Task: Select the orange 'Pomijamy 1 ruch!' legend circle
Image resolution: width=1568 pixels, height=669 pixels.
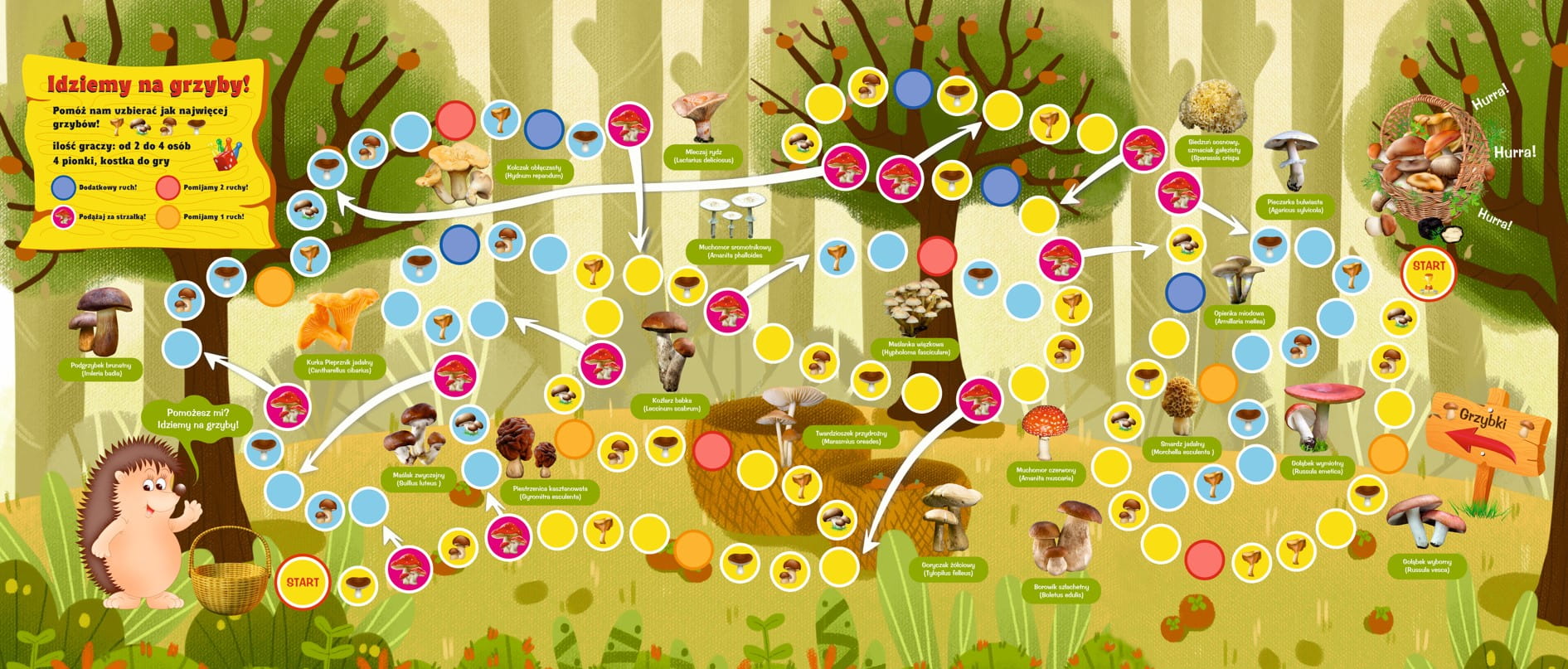Action: click(168, 217)
